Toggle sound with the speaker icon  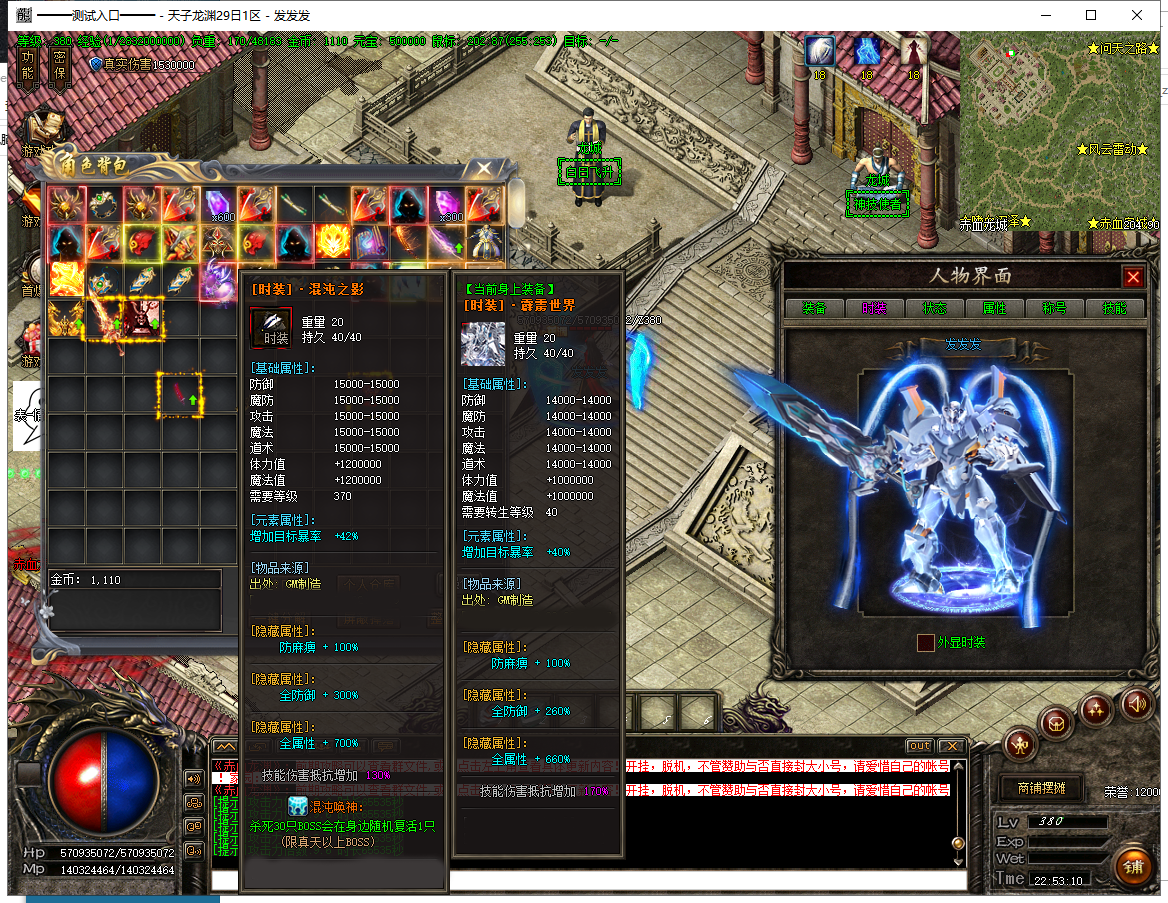pyautogui.click(x=1137, y=703)
